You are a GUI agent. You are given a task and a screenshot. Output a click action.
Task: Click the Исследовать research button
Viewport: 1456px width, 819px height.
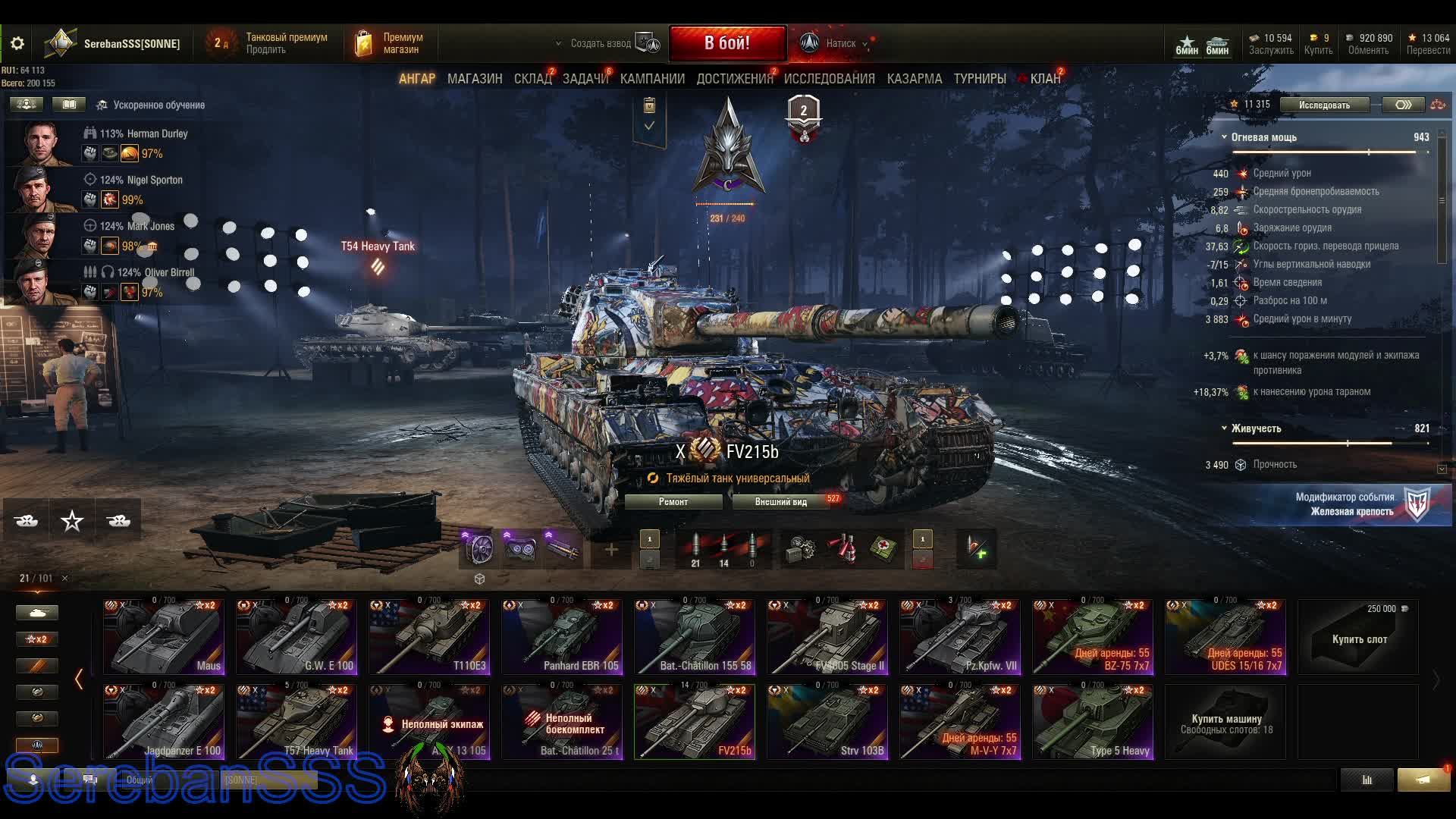coord(1324,105)
